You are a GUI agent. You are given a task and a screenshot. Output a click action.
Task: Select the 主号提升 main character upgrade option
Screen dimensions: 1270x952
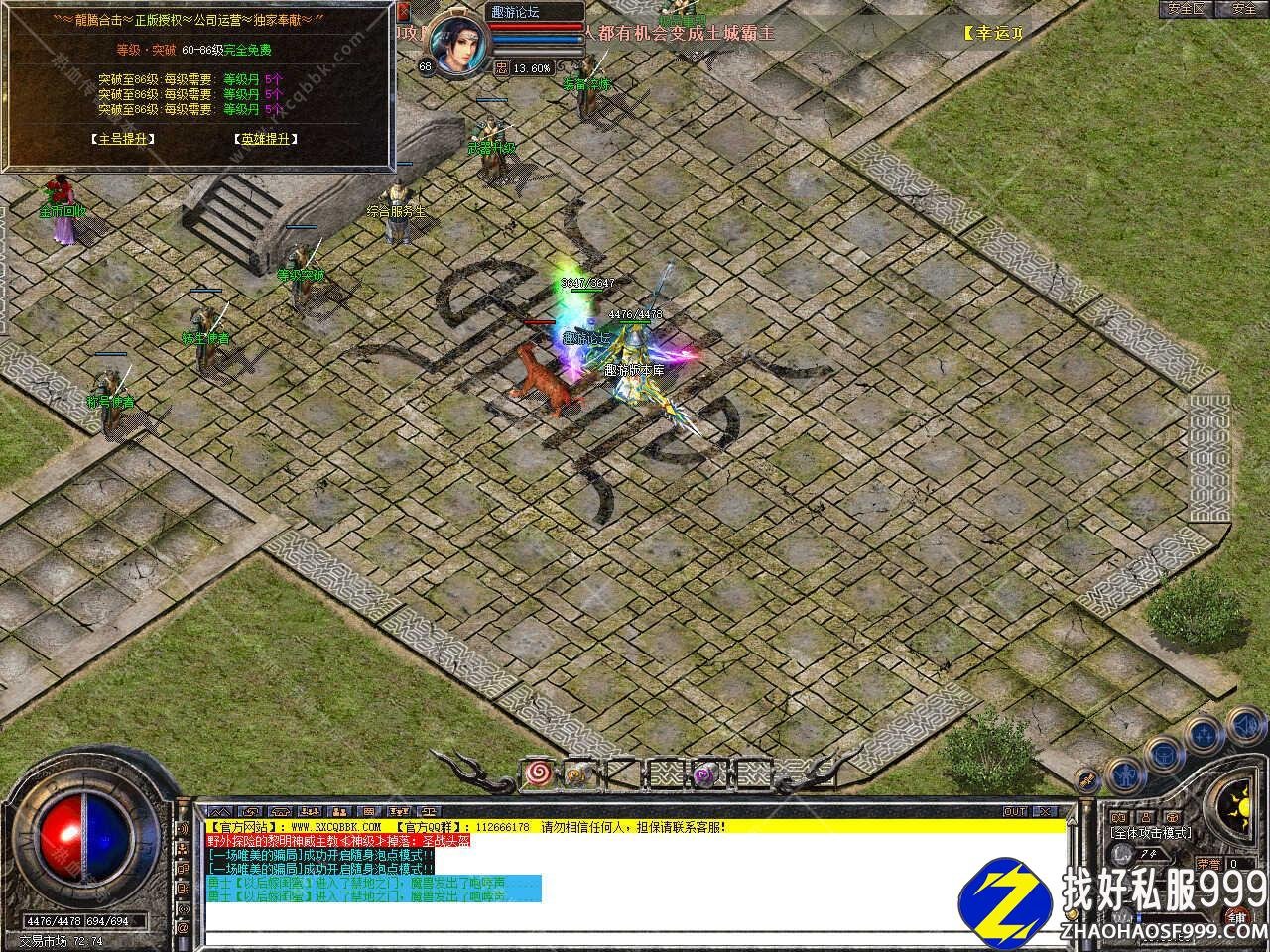tap(119, 139)
